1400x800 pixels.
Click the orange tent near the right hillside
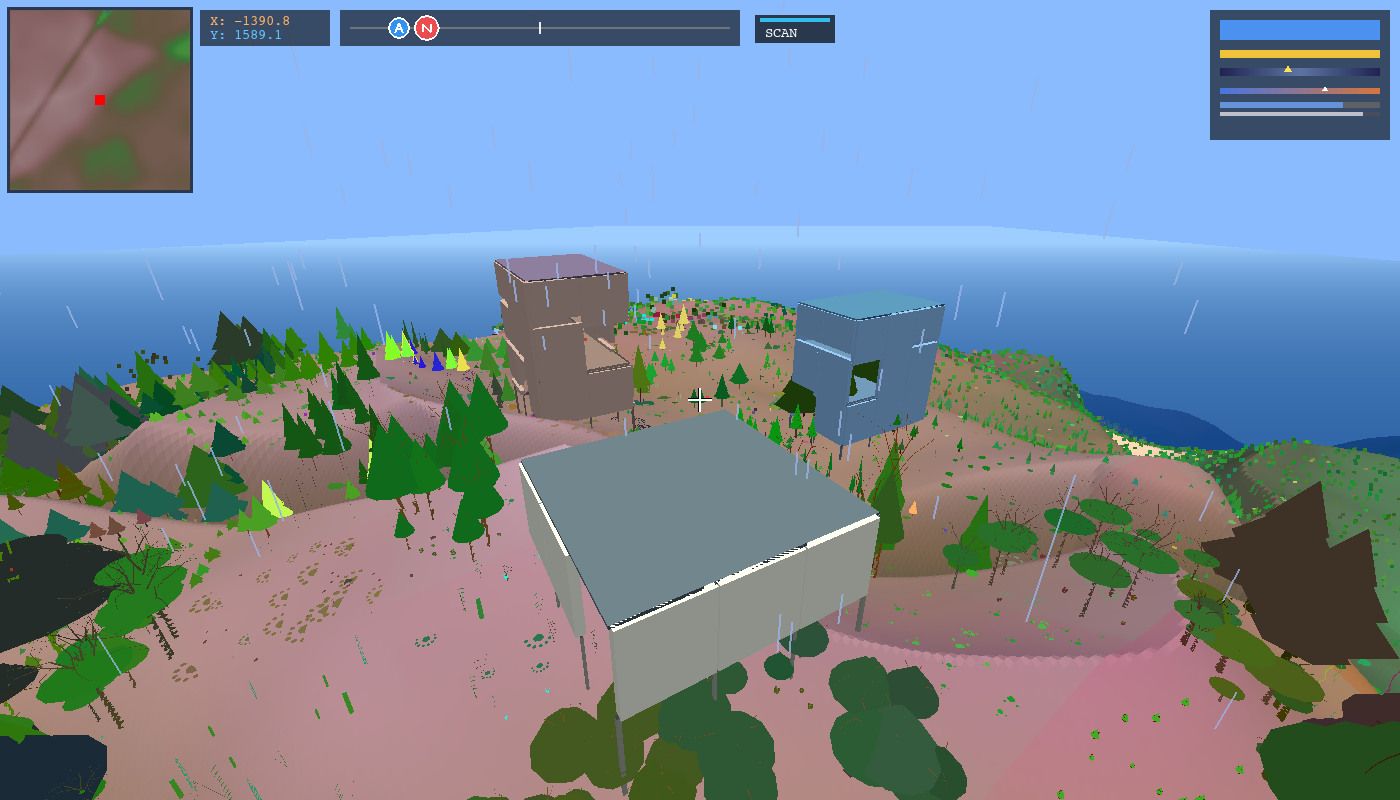913,508
